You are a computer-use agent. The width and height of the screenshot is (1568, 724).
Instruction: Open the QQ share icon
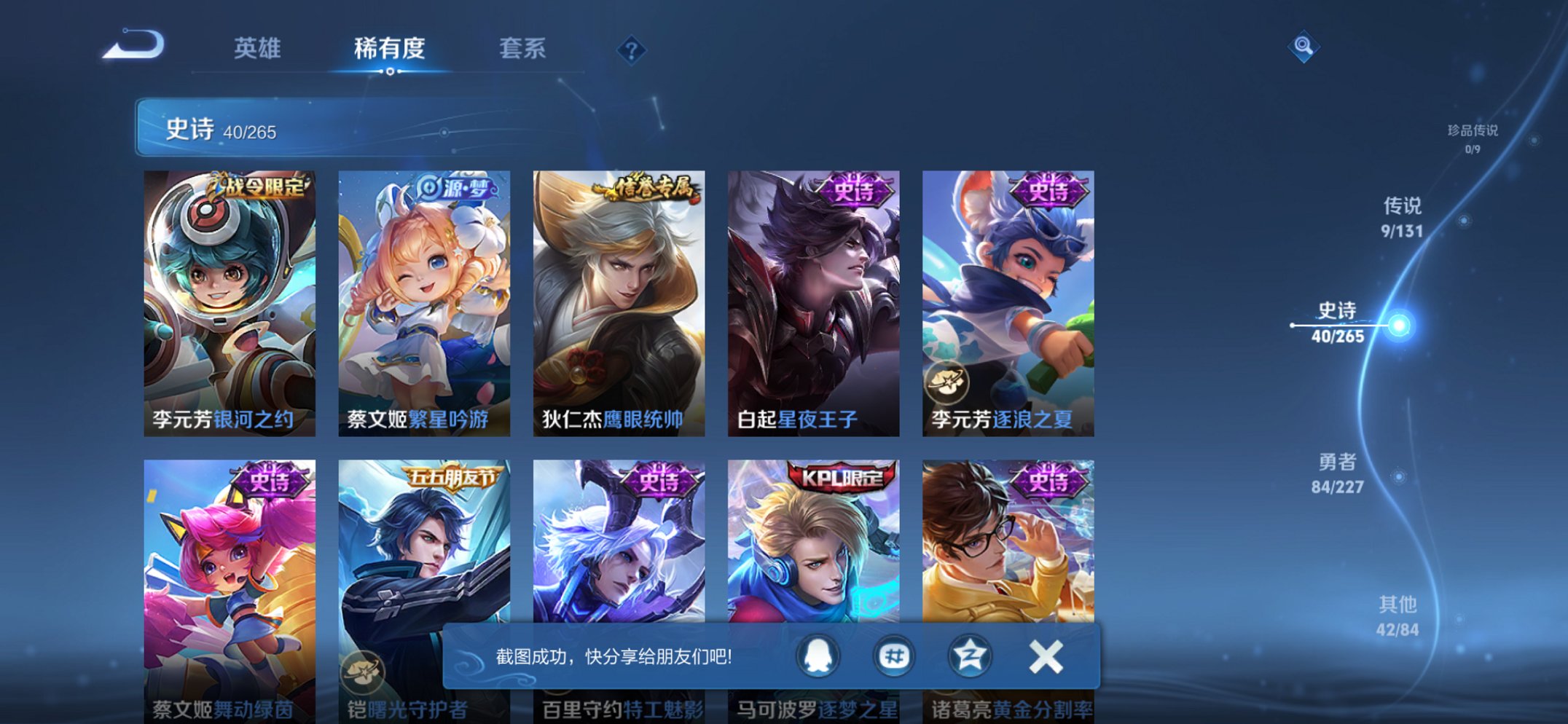click(818, 656)
